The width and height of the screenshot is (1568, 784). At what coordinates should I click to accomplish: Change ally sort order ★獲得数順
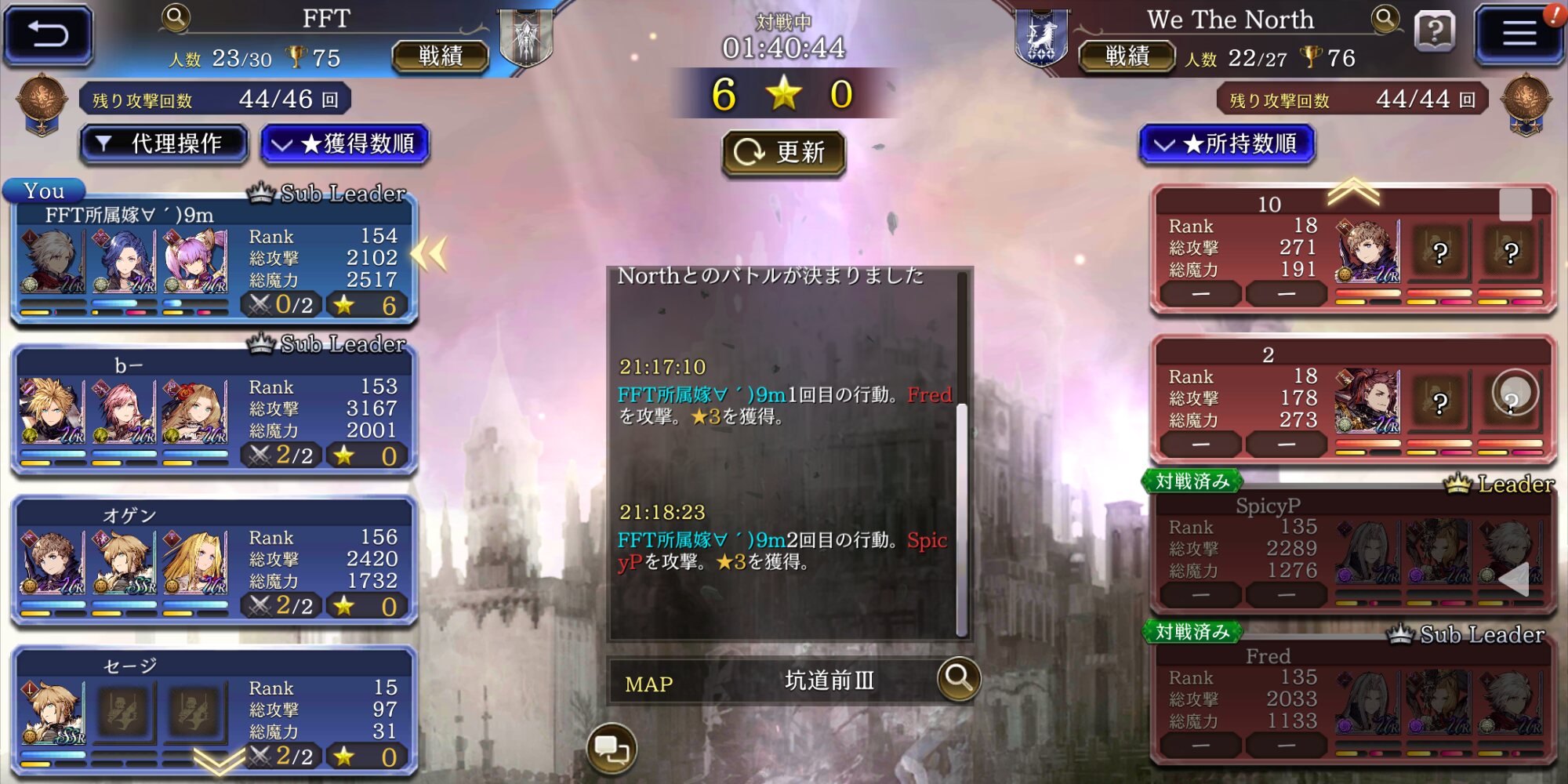pyautogui.click(x=345, y=144)
